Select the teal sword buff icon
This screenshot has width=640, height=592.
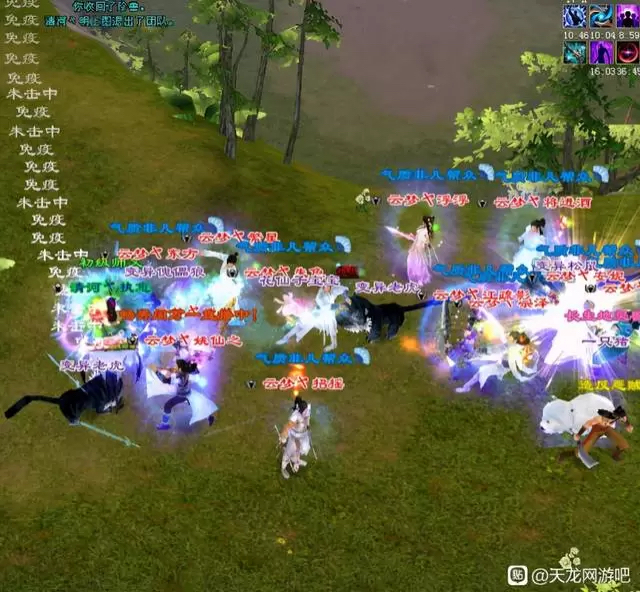coord(574,53)
